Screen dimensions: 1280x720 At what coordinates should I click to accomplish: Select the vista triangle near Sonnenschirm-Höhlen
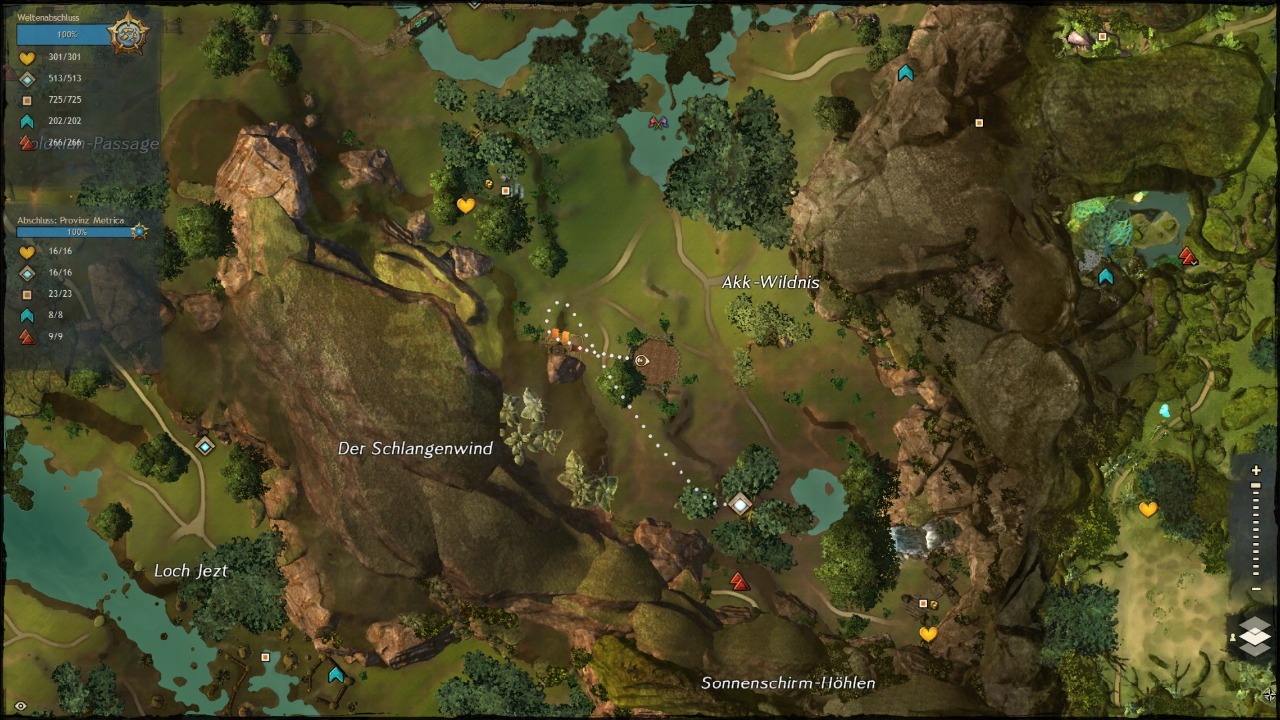[x=739, y=581]
